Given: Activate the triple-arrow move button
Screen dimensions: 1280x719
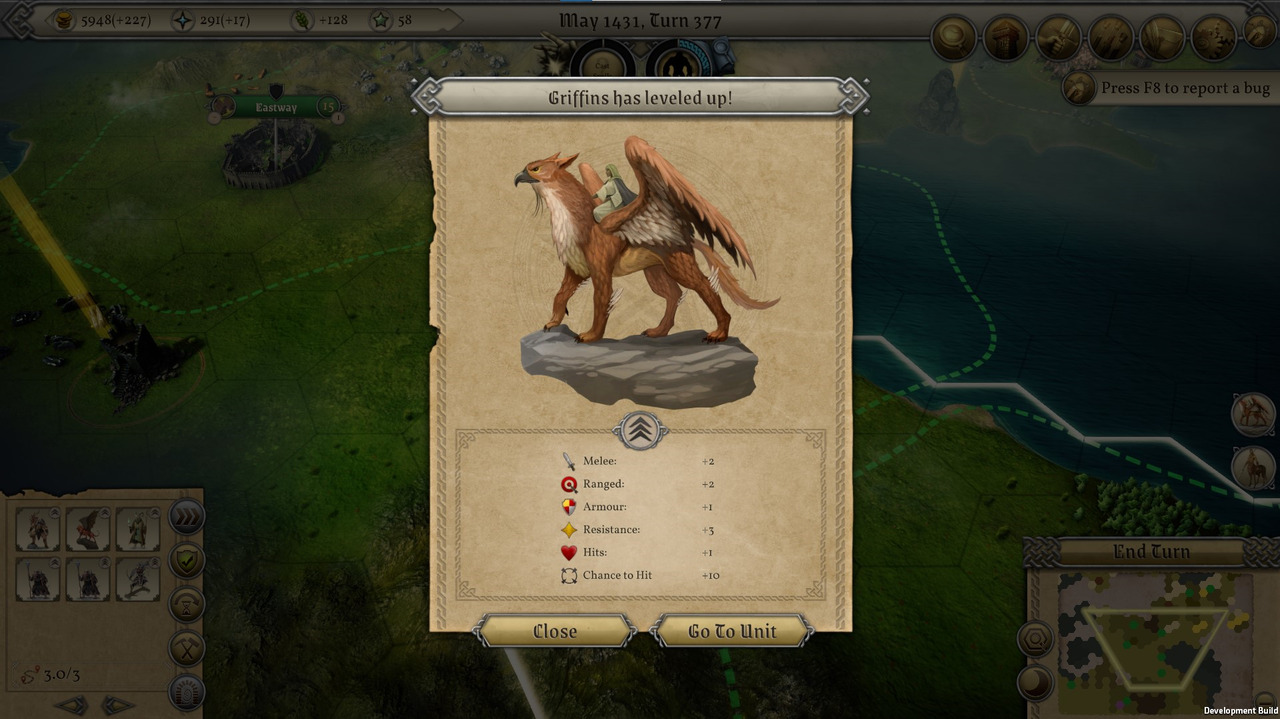Looking at the screenshot, I should [x=187, y=517].
